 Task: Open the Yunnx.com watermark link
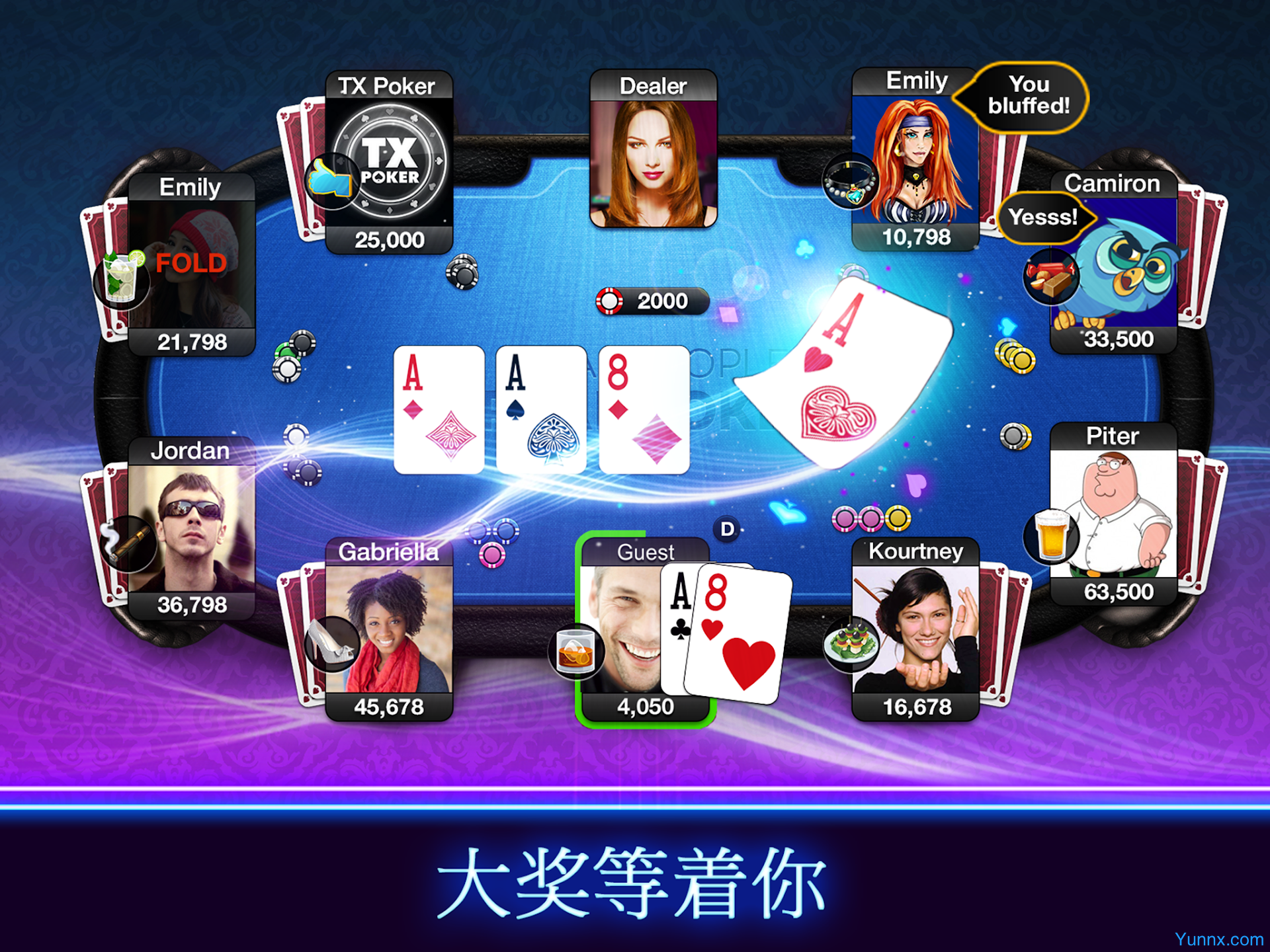(1218, 939)
